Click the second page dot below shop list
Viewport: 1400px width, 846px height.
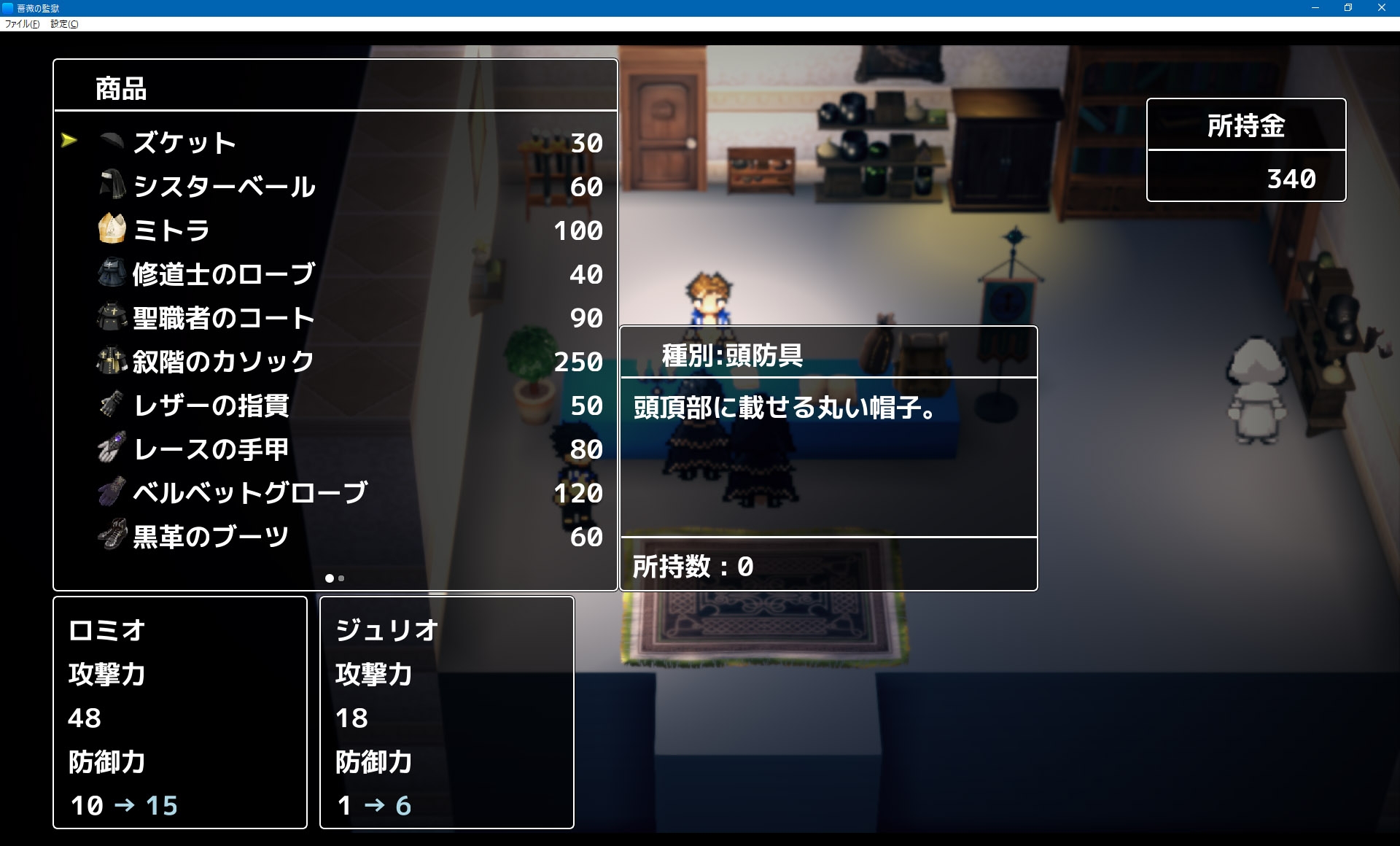tap(341, 578)
